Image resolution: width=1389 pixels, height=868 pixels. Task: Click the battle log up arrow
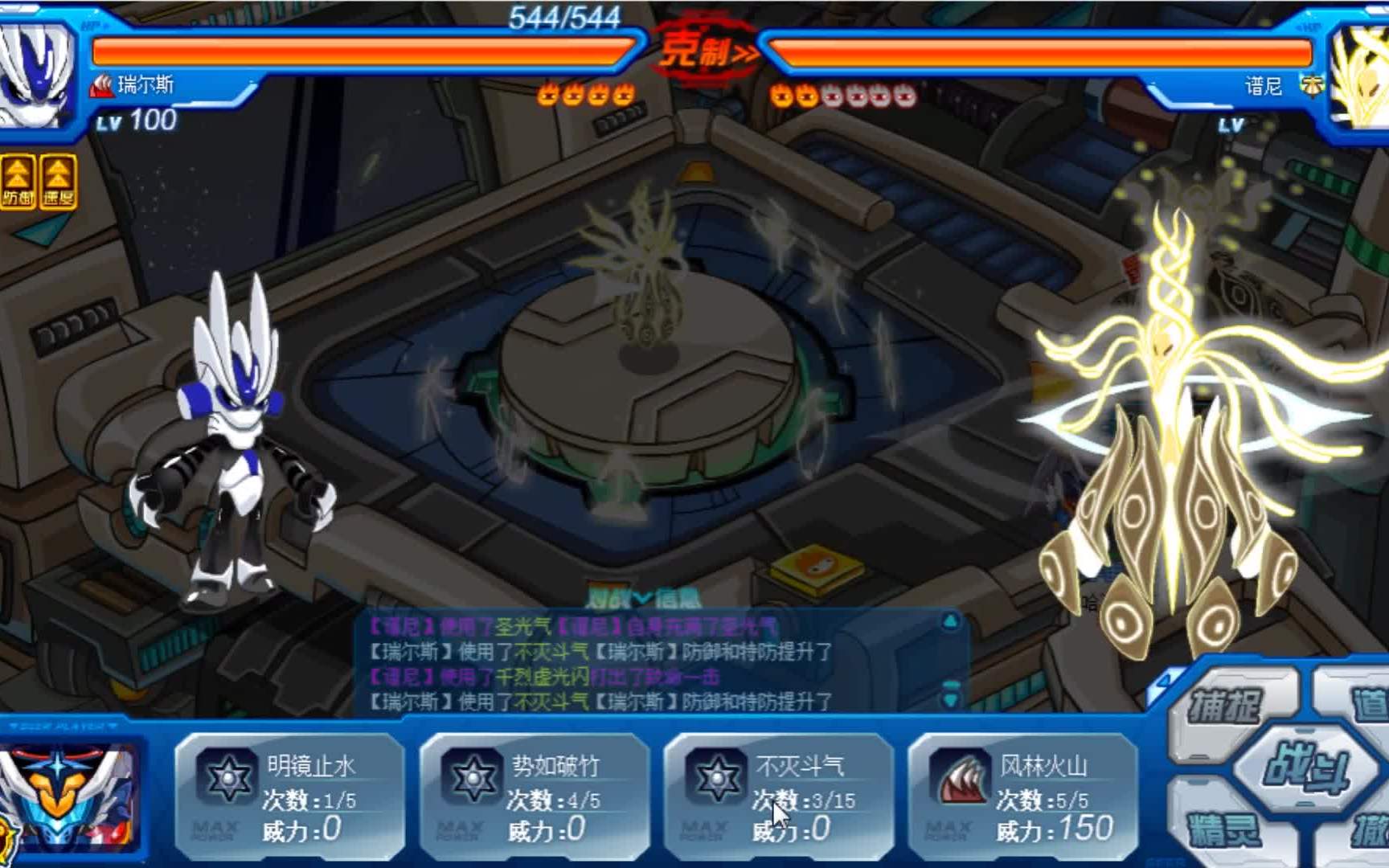[x=951, y=621]
